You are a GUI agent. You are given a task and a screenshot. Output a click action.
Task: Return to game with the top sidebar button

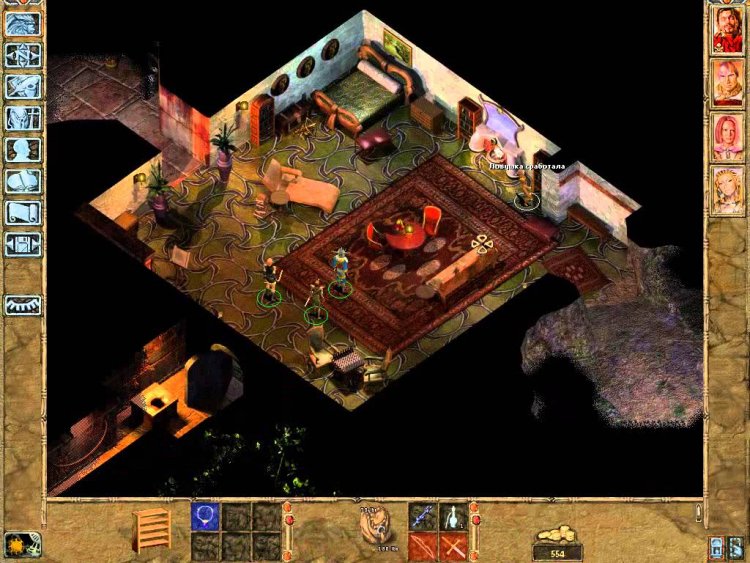click(x=22, y=23)
